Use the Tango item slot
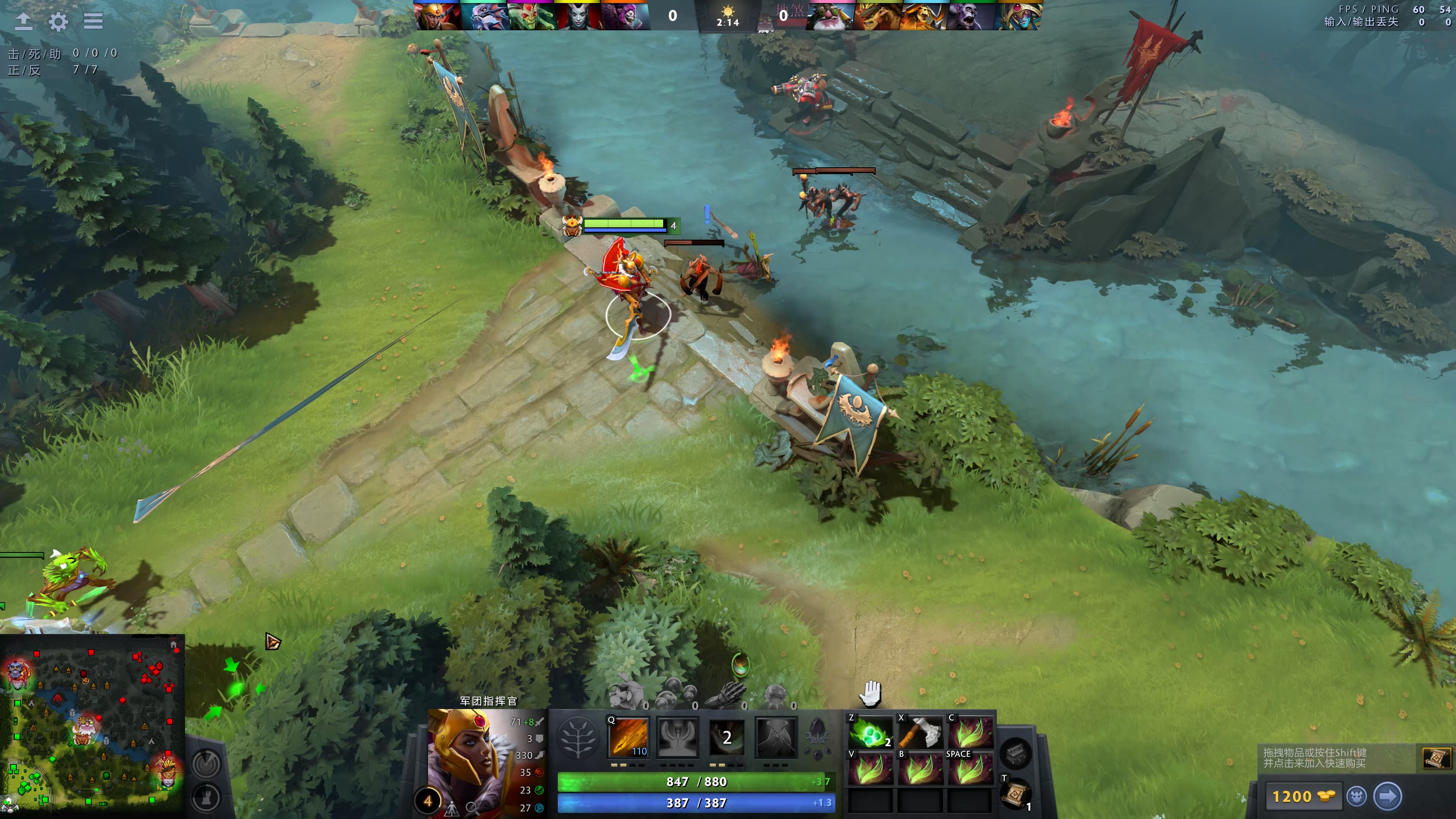The image size is (1456, 819). [871, 733]
